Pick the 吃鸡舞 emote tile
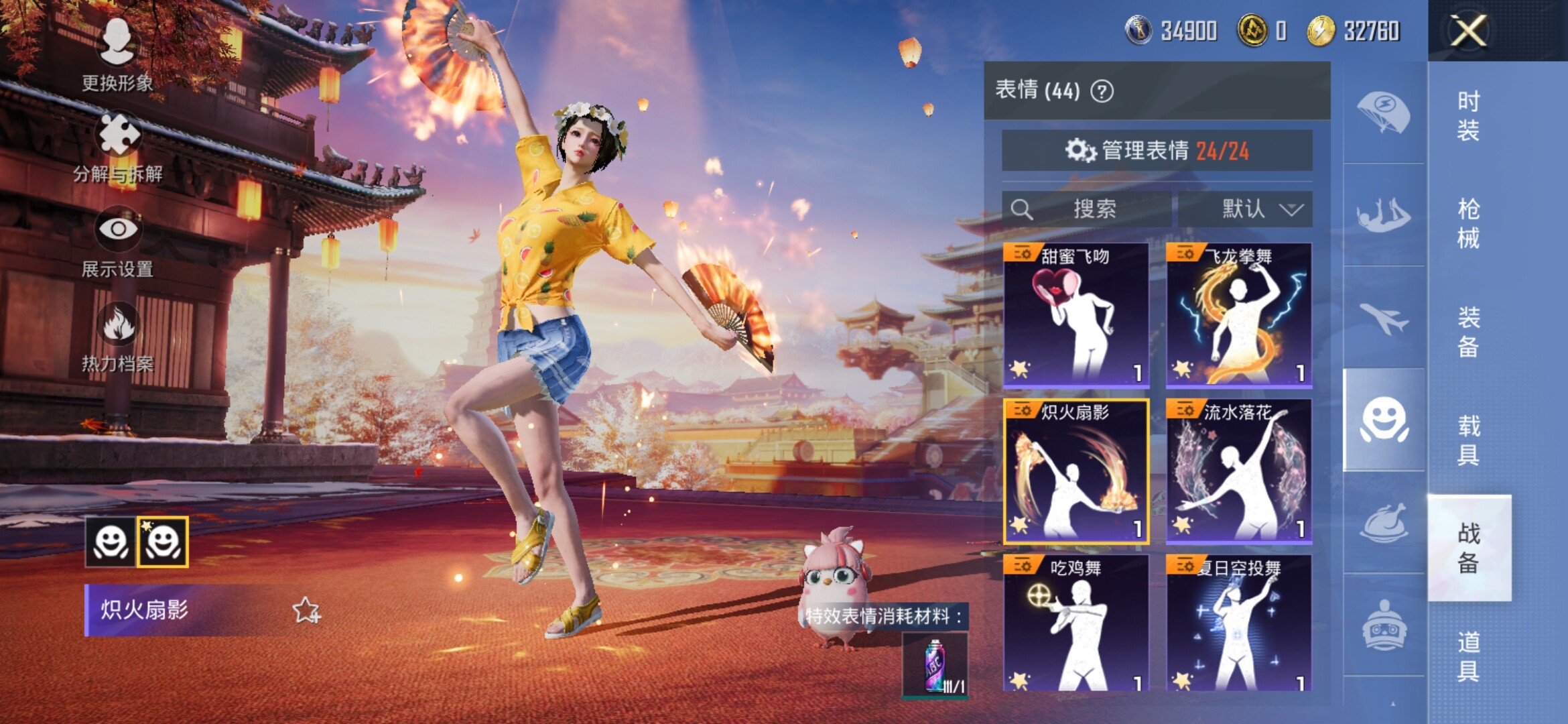This screenshot has width=1568, height=724. [x=1076, y=623]
